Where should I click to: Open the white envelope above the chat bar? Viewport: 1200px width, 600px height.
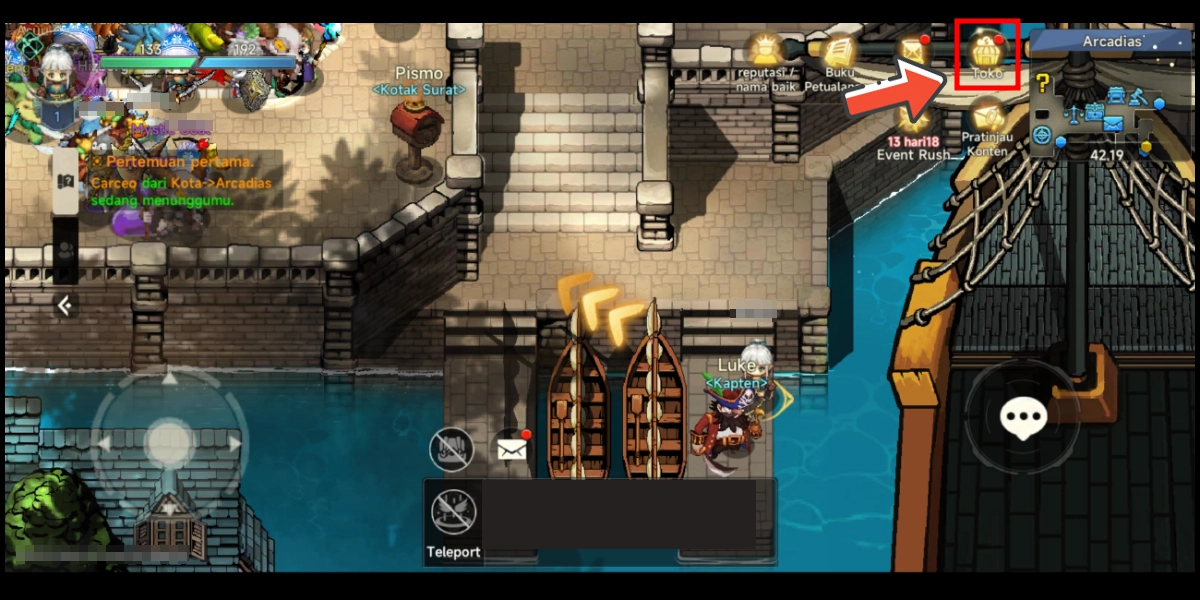pyautogui.click(x=512, y=449)
